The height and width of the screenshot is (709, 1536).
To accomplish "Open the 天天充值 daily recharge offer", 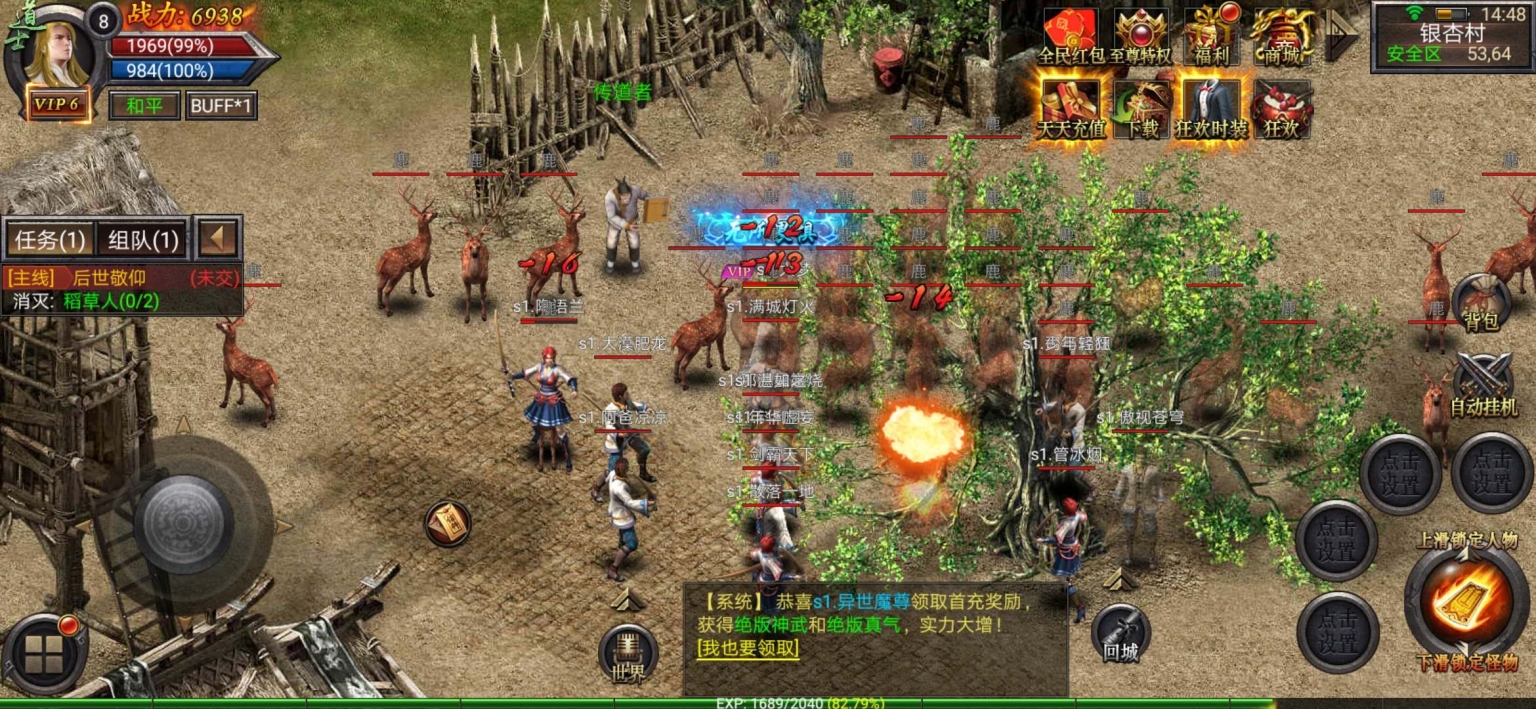I will 1072,107.
